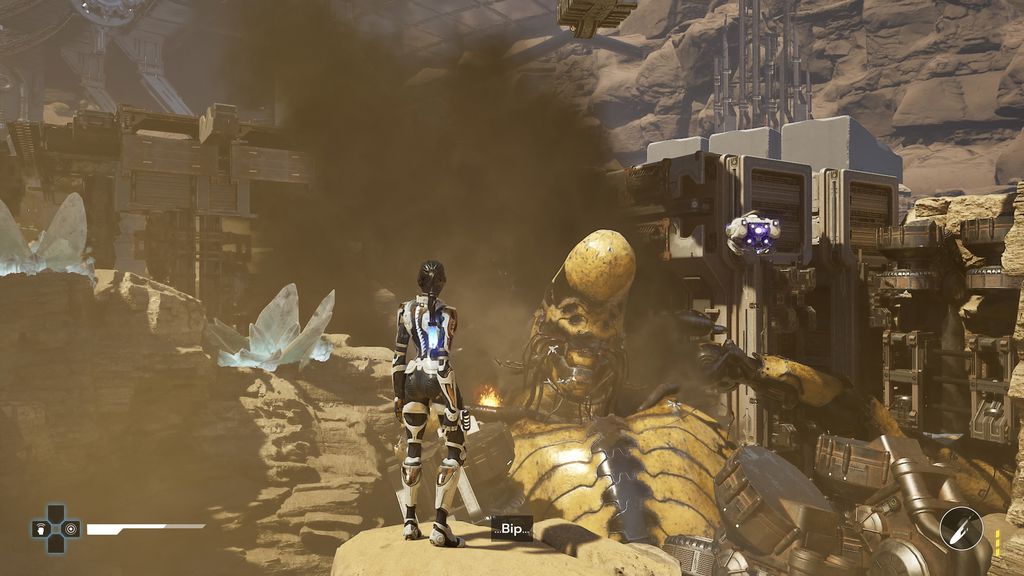Click the circular rifle weapon icon

962,527
